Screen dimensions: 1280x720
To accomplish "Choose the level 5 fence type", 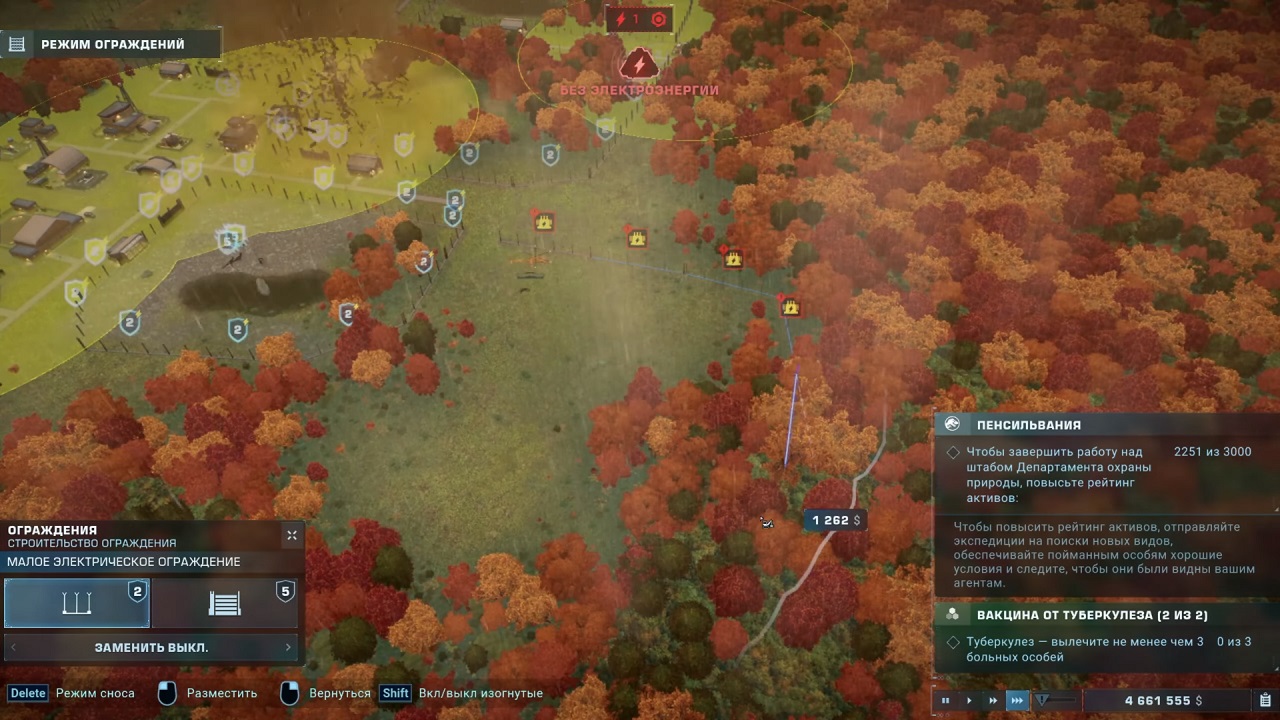I will (x=225, y=603).
